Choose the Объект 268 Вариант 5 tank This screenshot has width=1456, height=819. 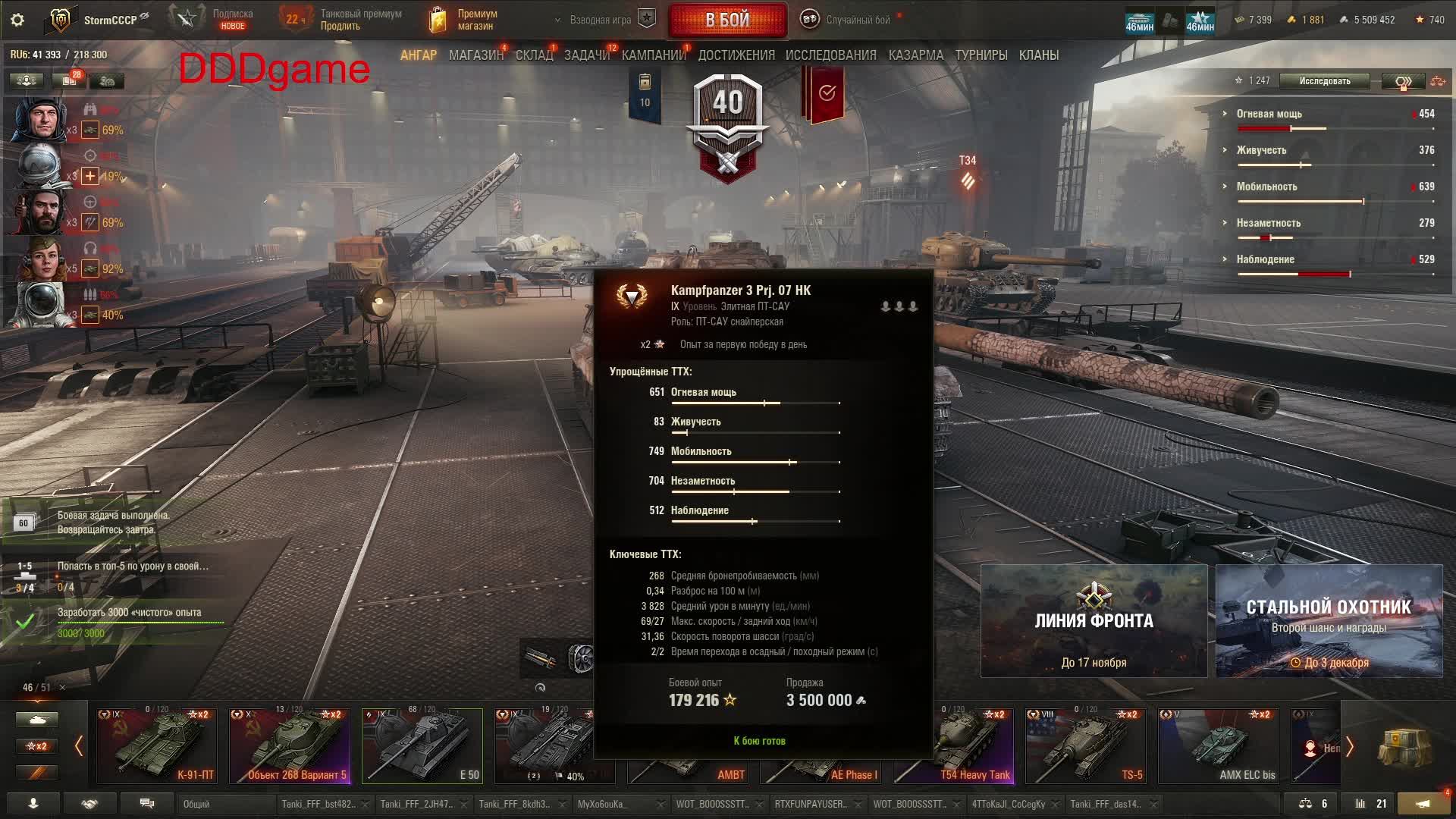(290, 745)
